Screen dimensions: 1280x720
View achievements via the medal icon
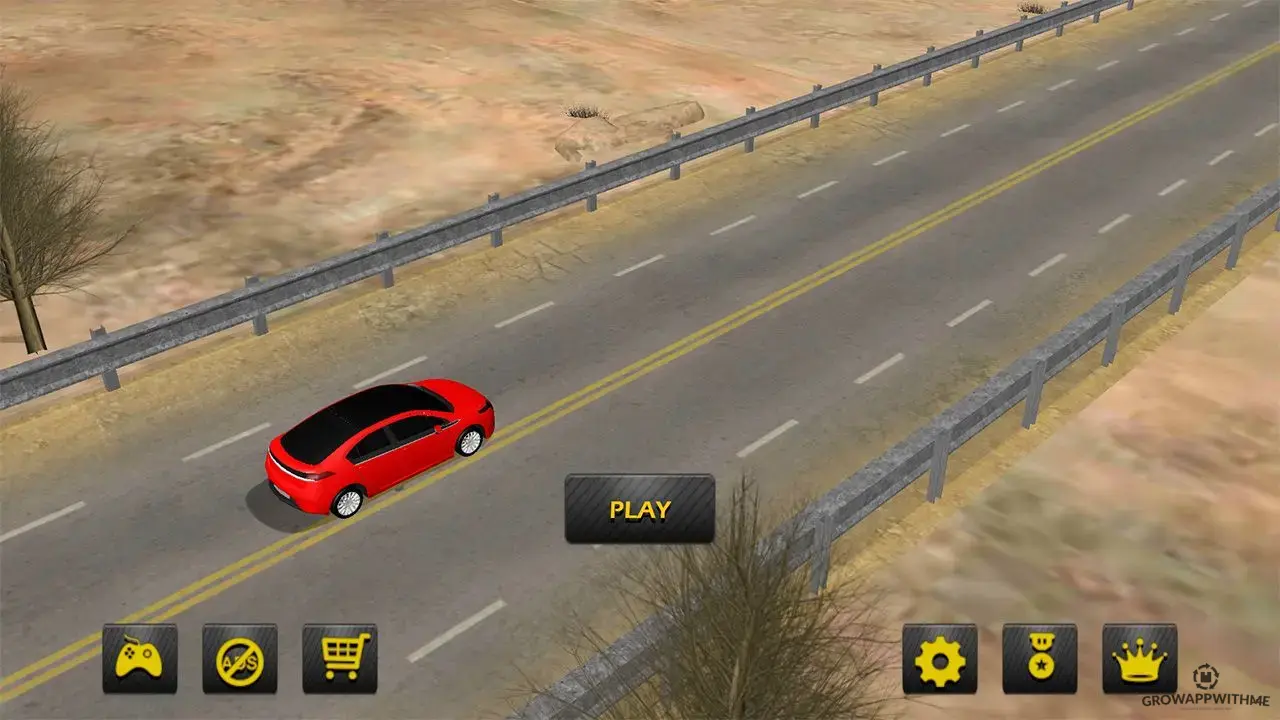pyautogui.click(x=1040, y=659)
